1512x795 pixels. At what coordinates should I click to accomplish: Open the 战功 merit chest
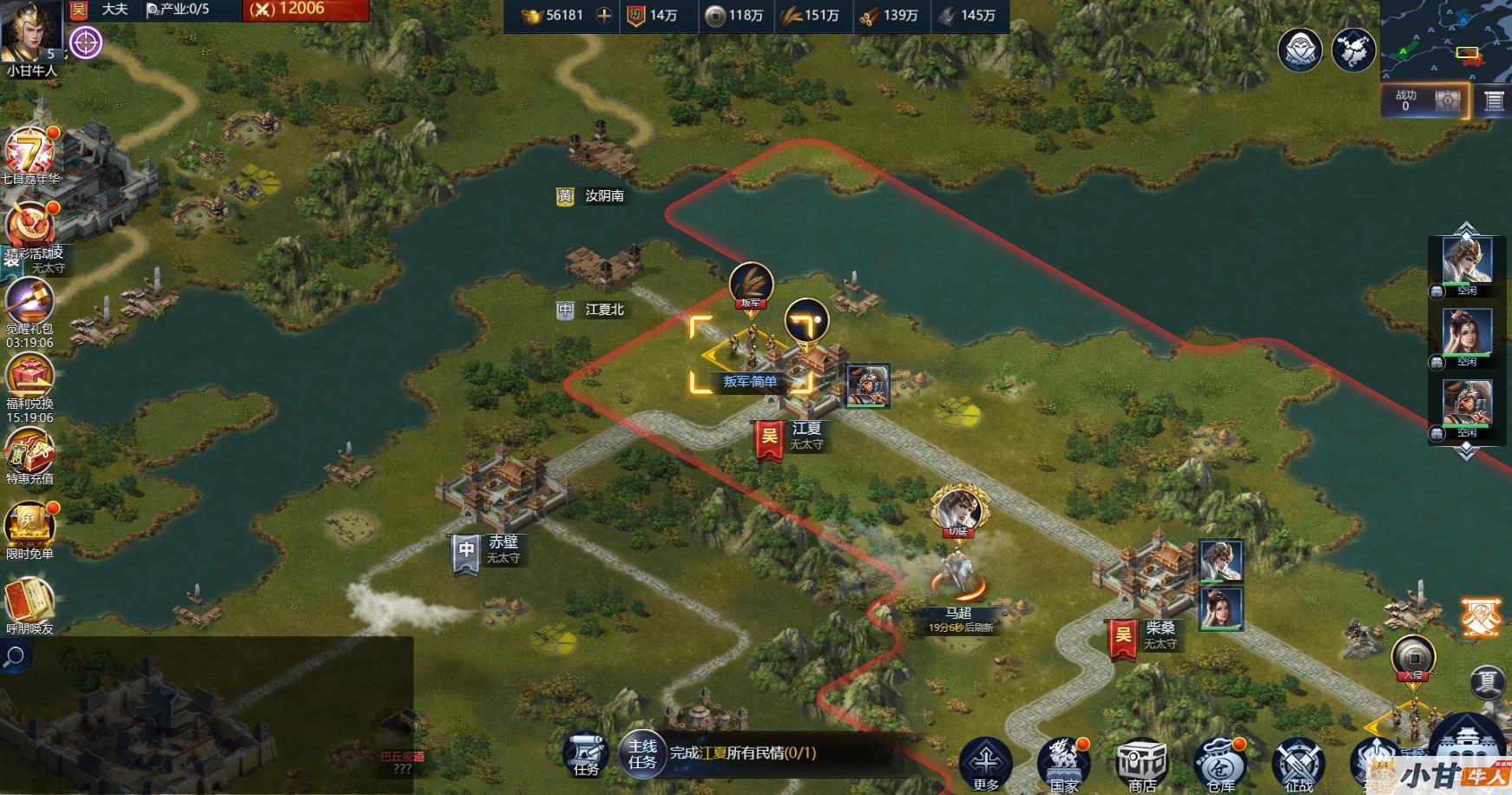tap(1447, 101)
